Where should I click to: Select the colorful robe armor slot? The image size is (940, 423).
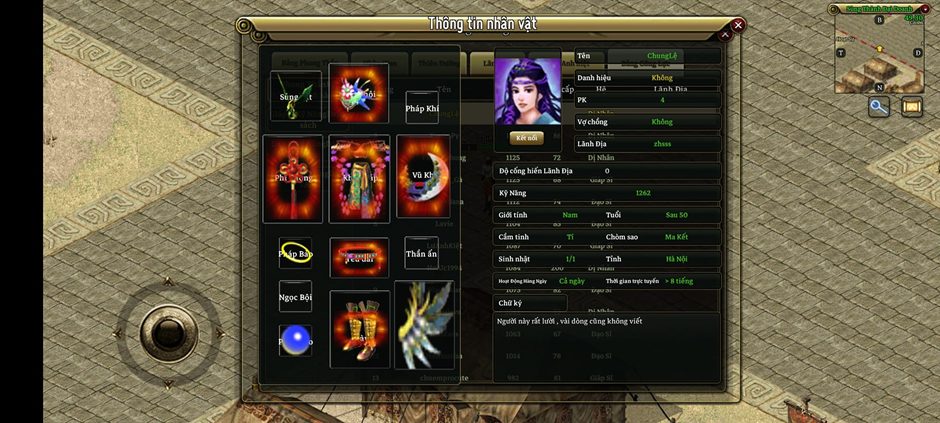pos(359,178)
